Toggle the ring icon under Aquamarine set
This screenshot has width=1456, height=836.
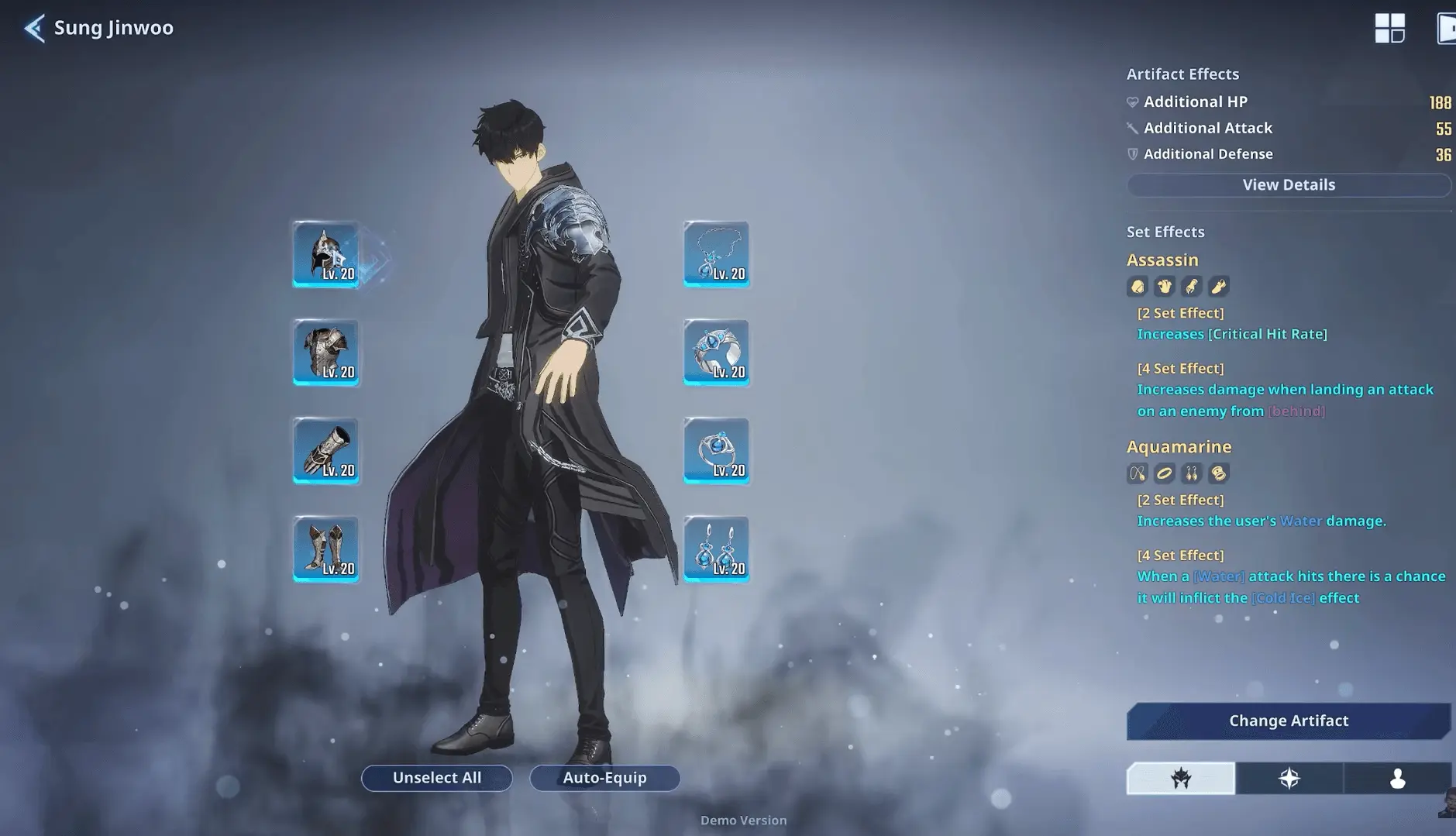click(1165, 473)
